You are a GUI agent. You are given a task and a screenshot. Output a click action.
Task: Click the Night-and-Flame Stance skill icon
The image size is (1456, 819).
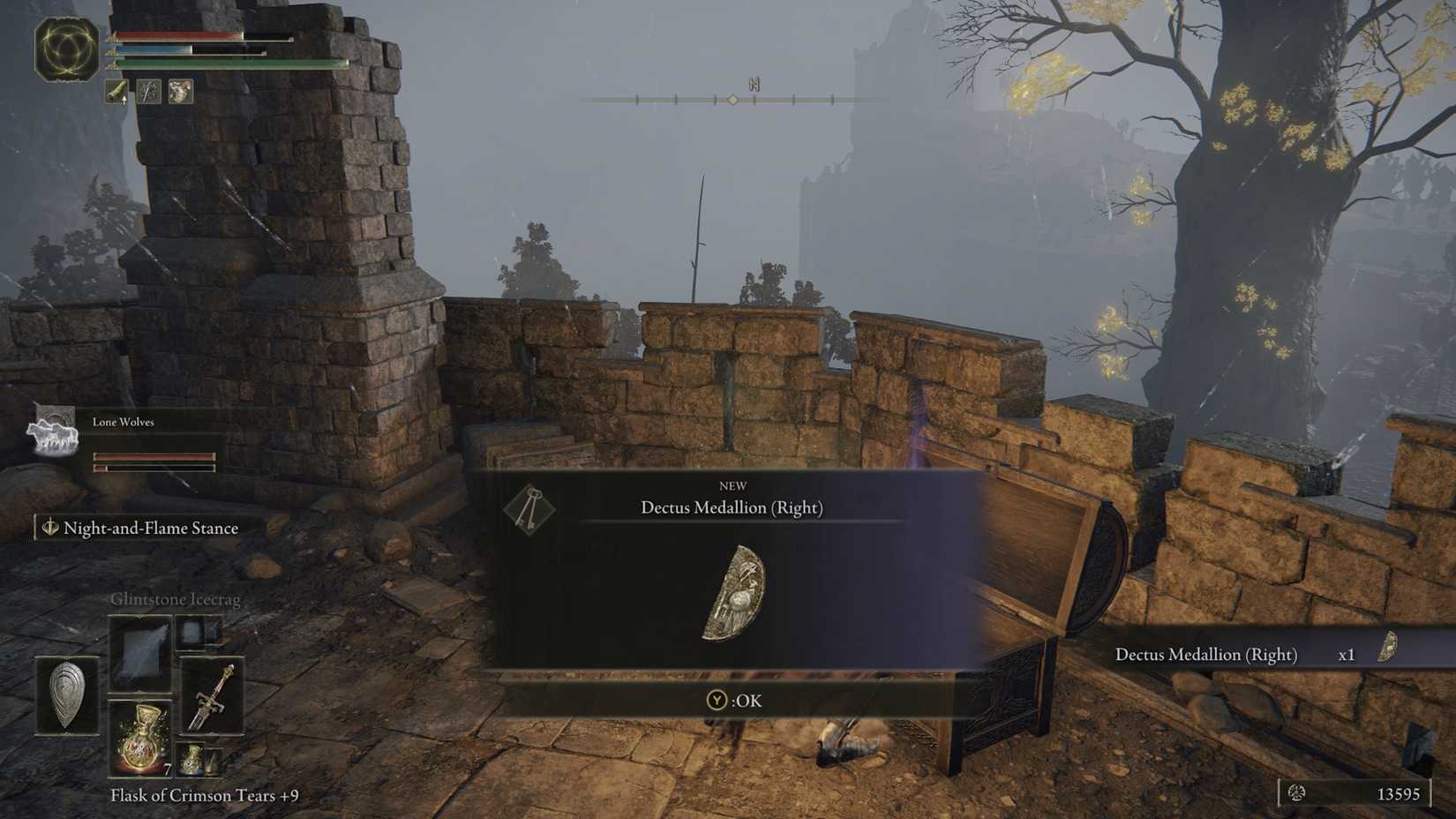pyautogui.click(x=49, y=528)
